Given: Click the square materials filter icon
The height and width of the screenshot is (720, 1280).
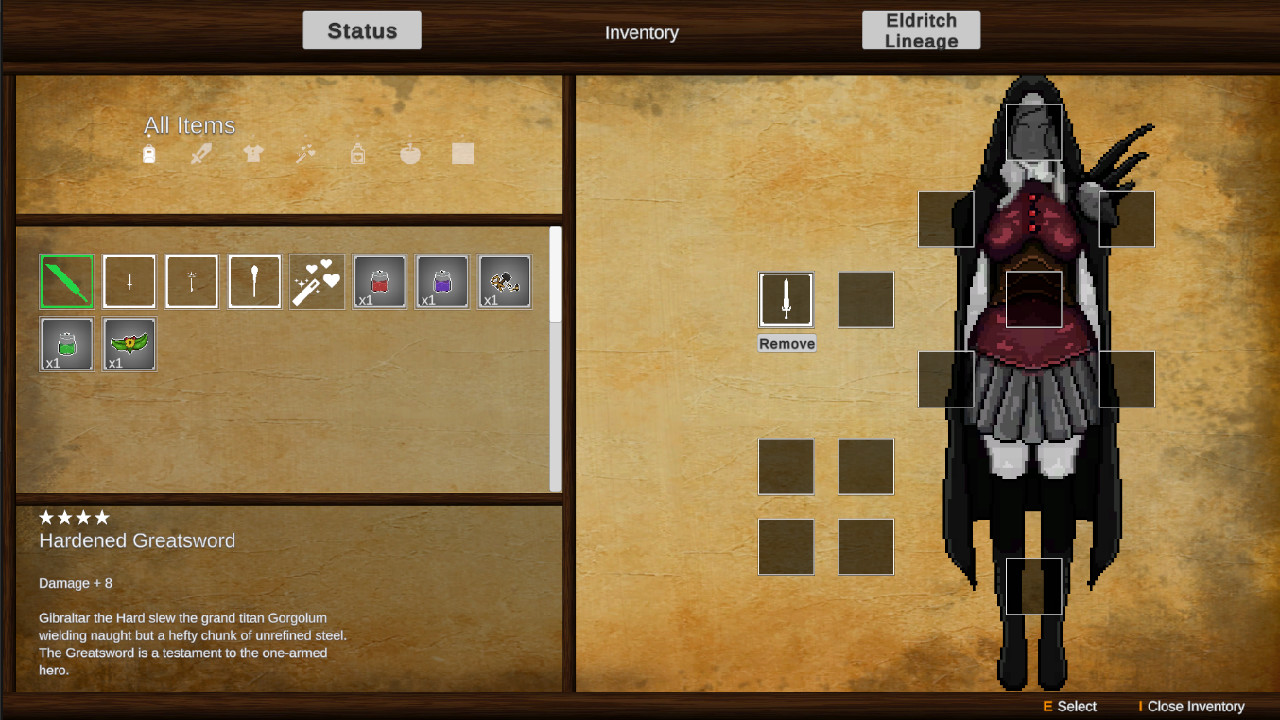Looking at the screenshot, I should coord(462,153).
